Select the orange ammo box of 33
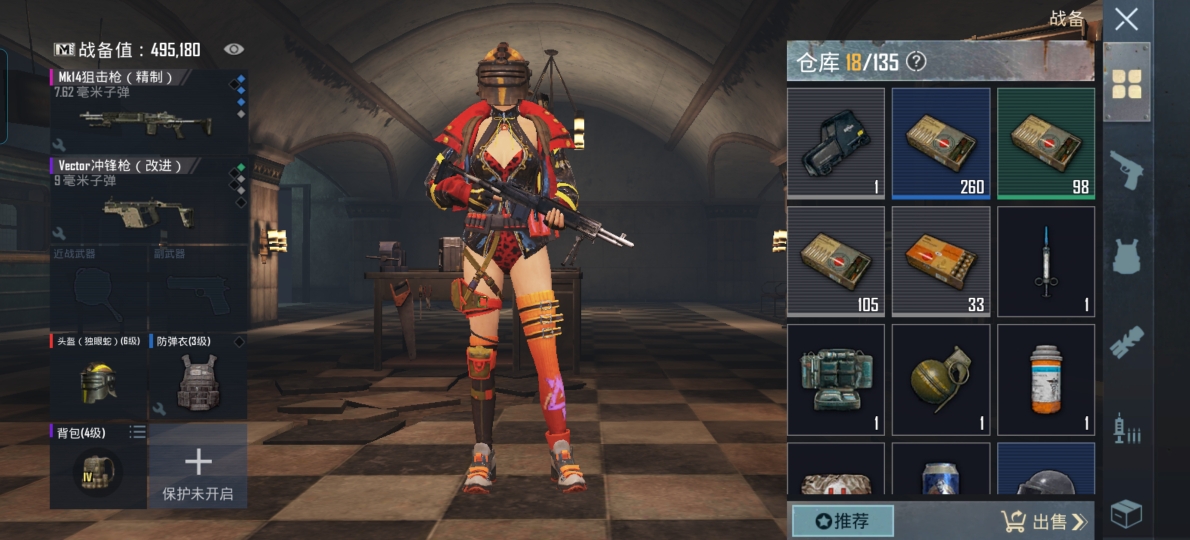The image size is (1190, 540). [x=940, y=260]
